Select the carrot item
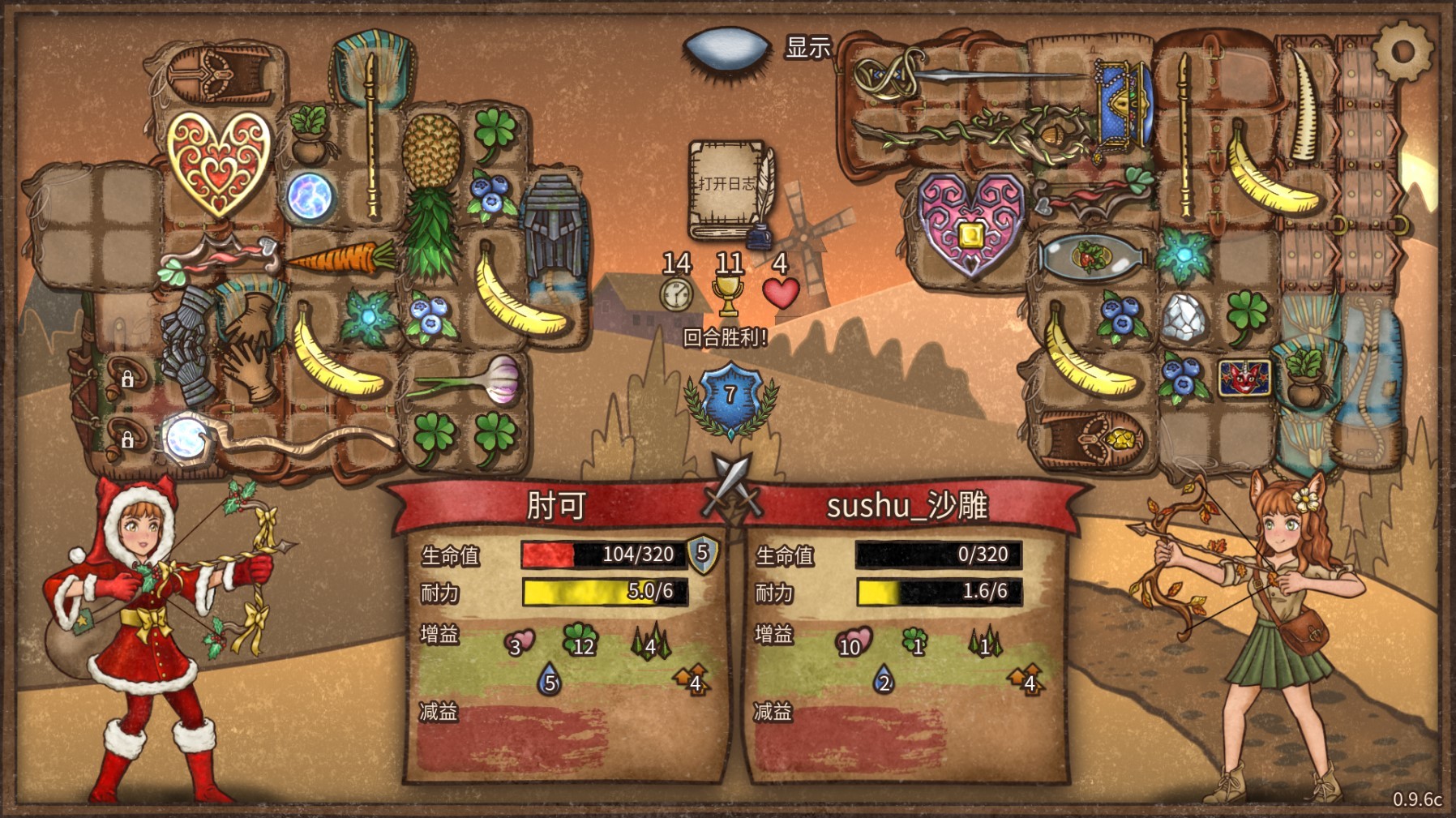Screen dimensions: 1456x818 (340, 259)
